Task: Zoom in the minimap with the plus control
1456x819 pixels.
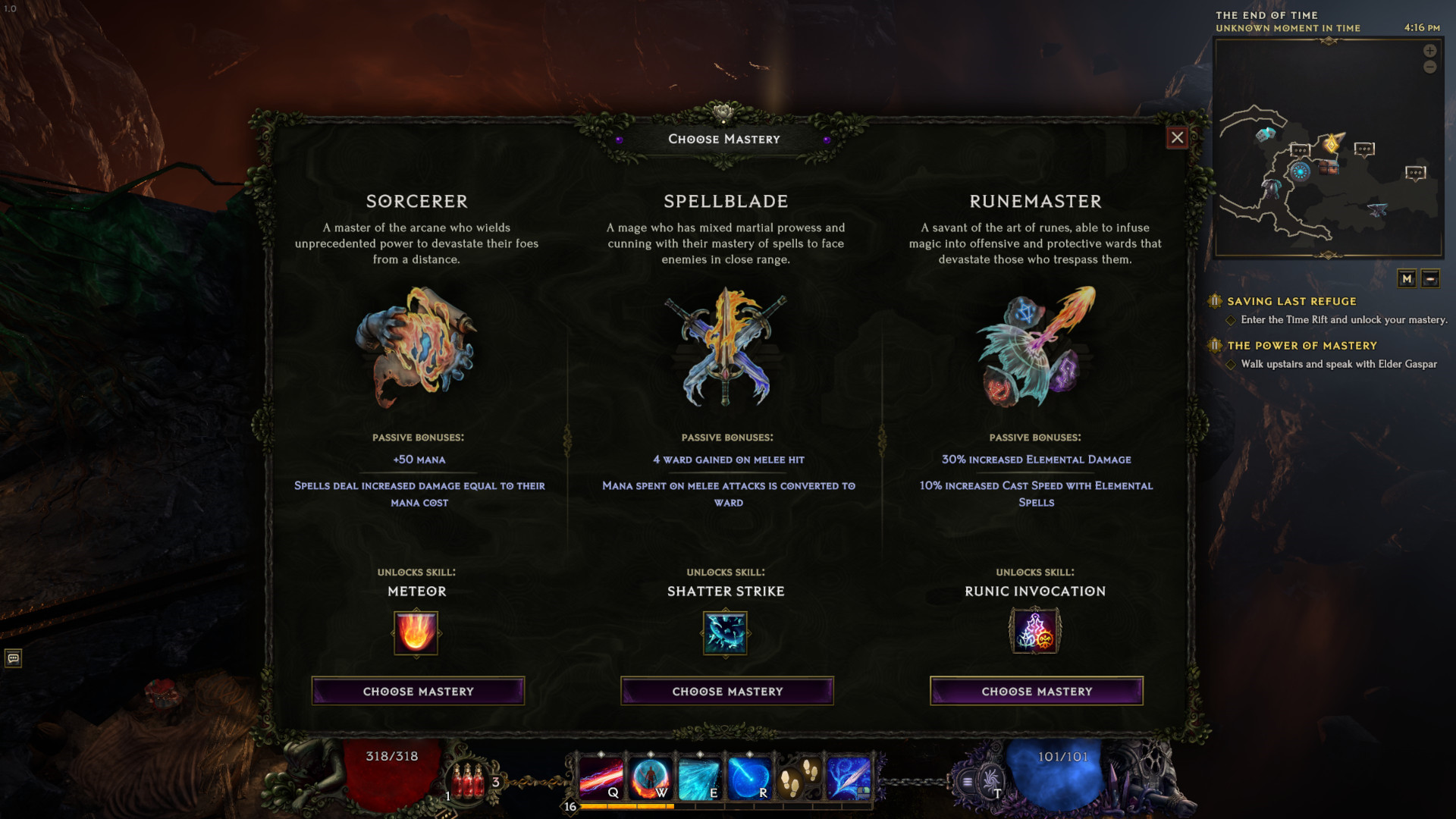Action: (x=1429, y=51)
